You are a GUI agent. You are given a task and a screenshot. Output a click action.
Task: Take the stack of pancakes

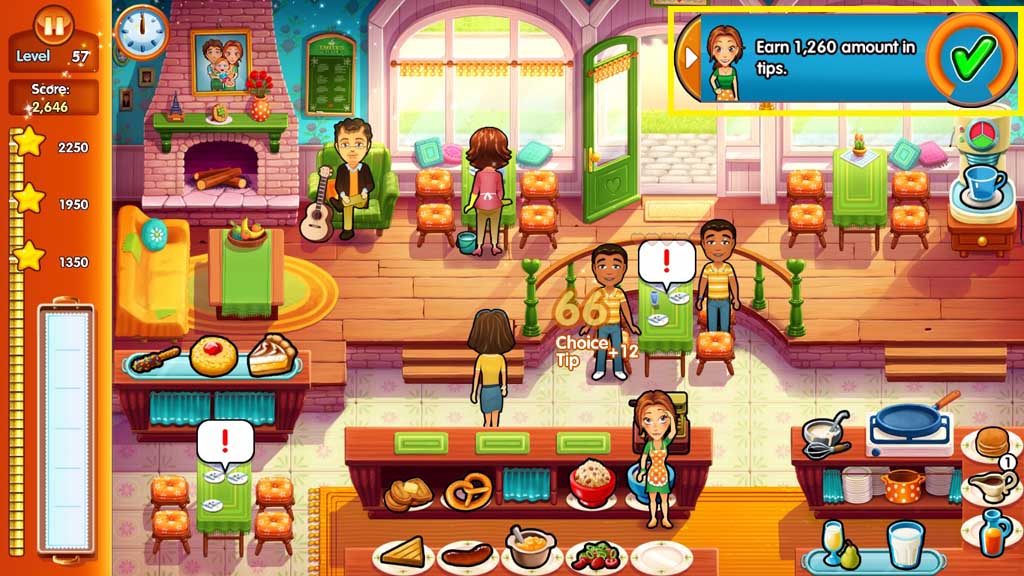pyautogui.click(x=991, y=443)
